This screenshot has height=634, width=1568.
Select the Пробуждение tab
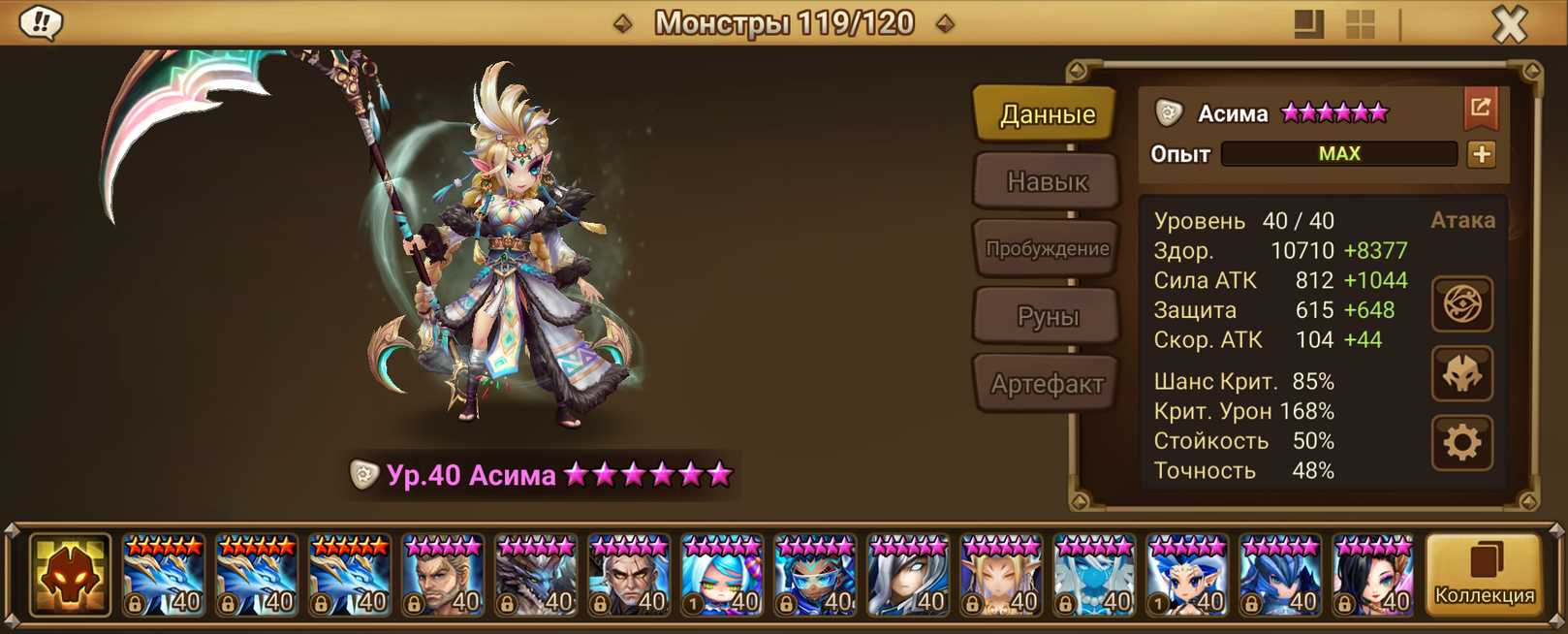click(x=1047, y=249)
